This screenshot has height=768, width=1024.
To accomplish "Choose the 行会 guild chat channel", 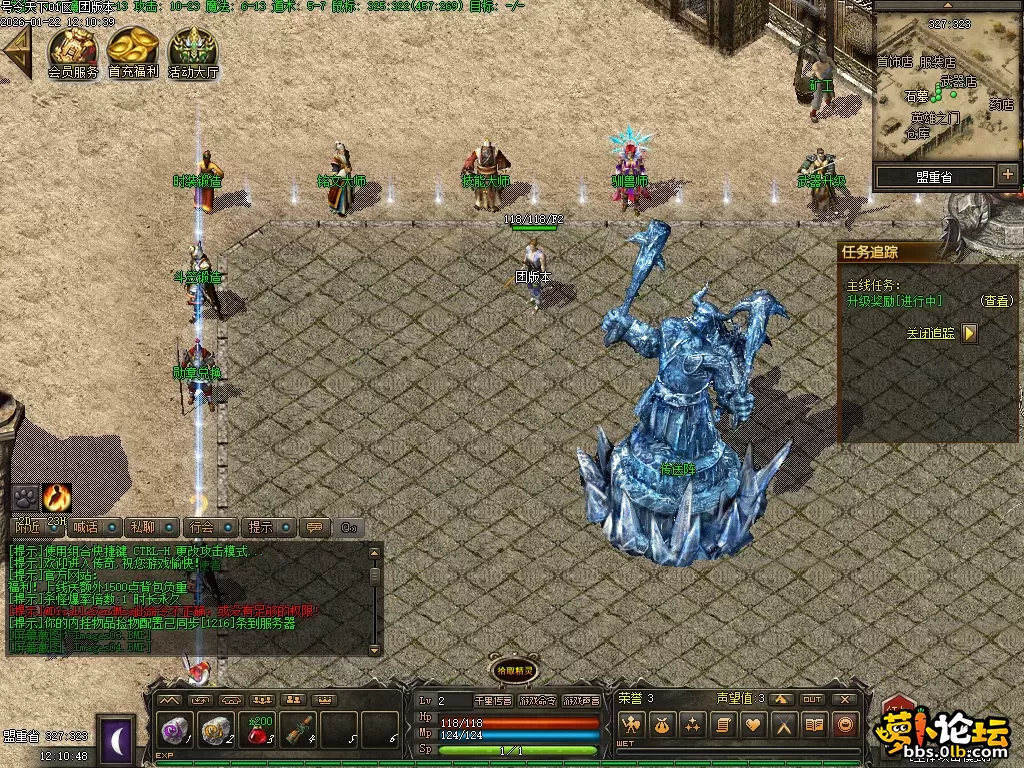I will point(201,527).
